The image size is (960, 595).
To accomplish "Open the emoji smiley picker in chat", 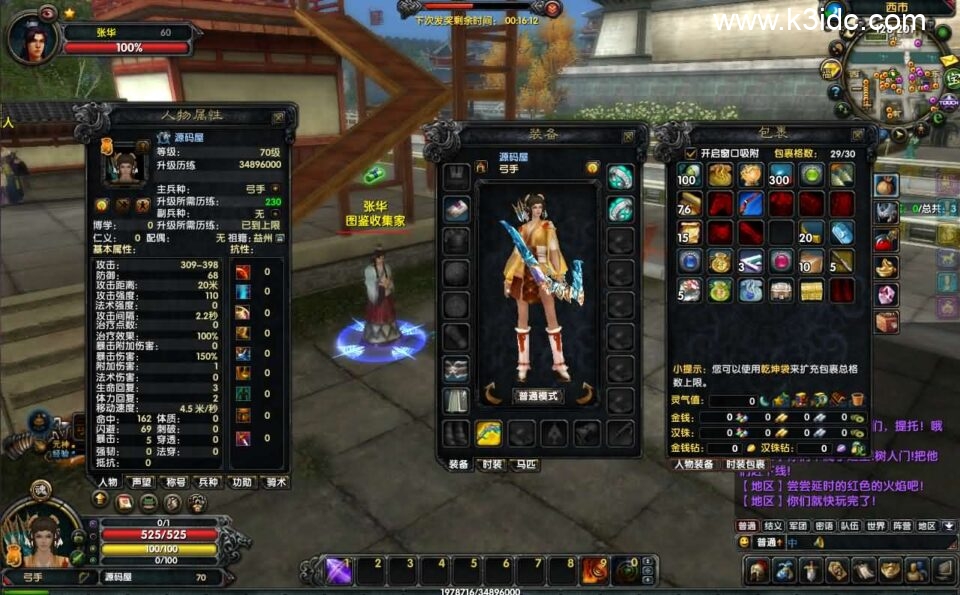I will (744, 543).
